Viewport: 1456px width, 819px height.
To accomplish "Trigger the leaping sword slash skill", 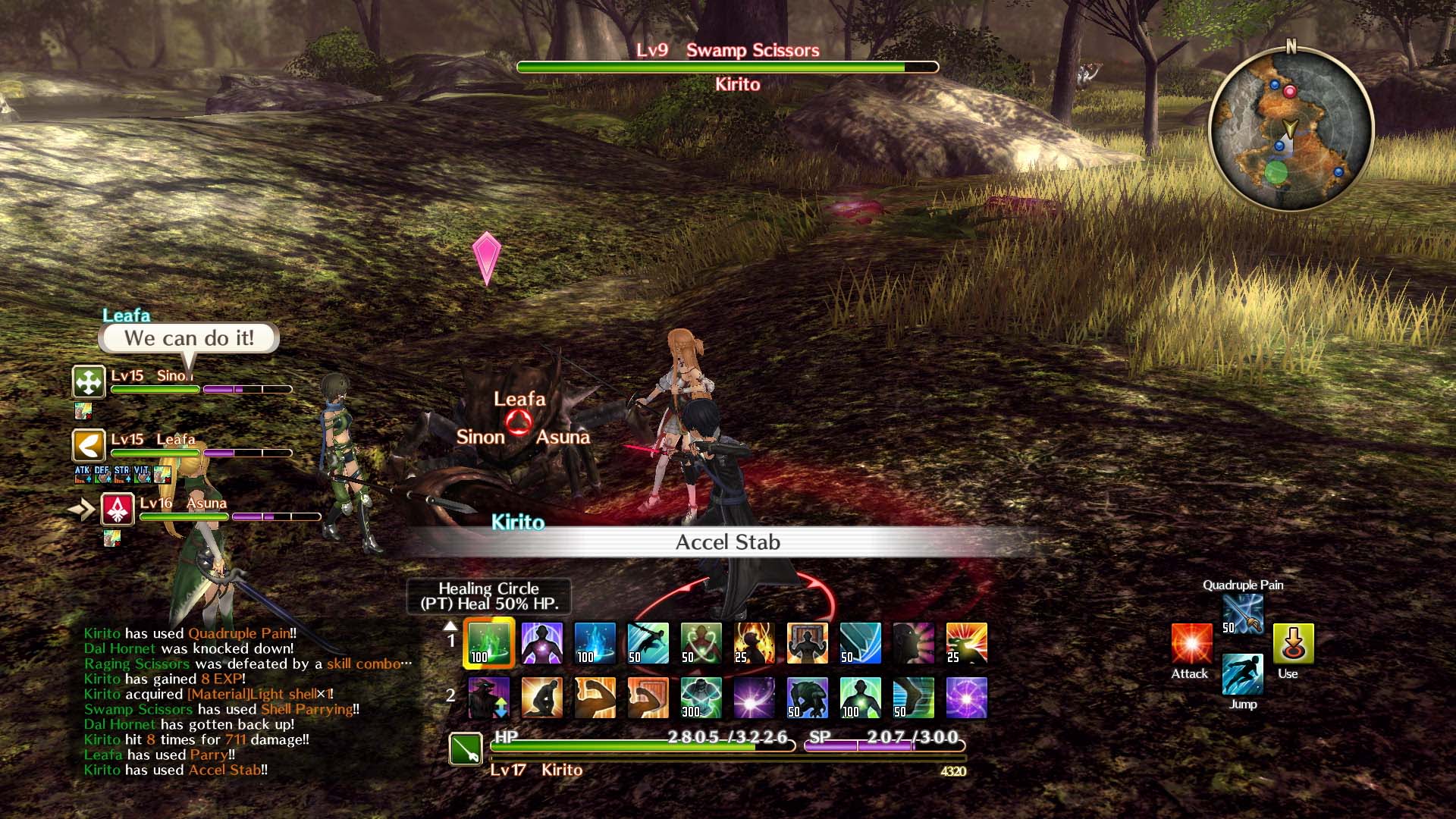I will pyautogui.click(x=648, y=643).
